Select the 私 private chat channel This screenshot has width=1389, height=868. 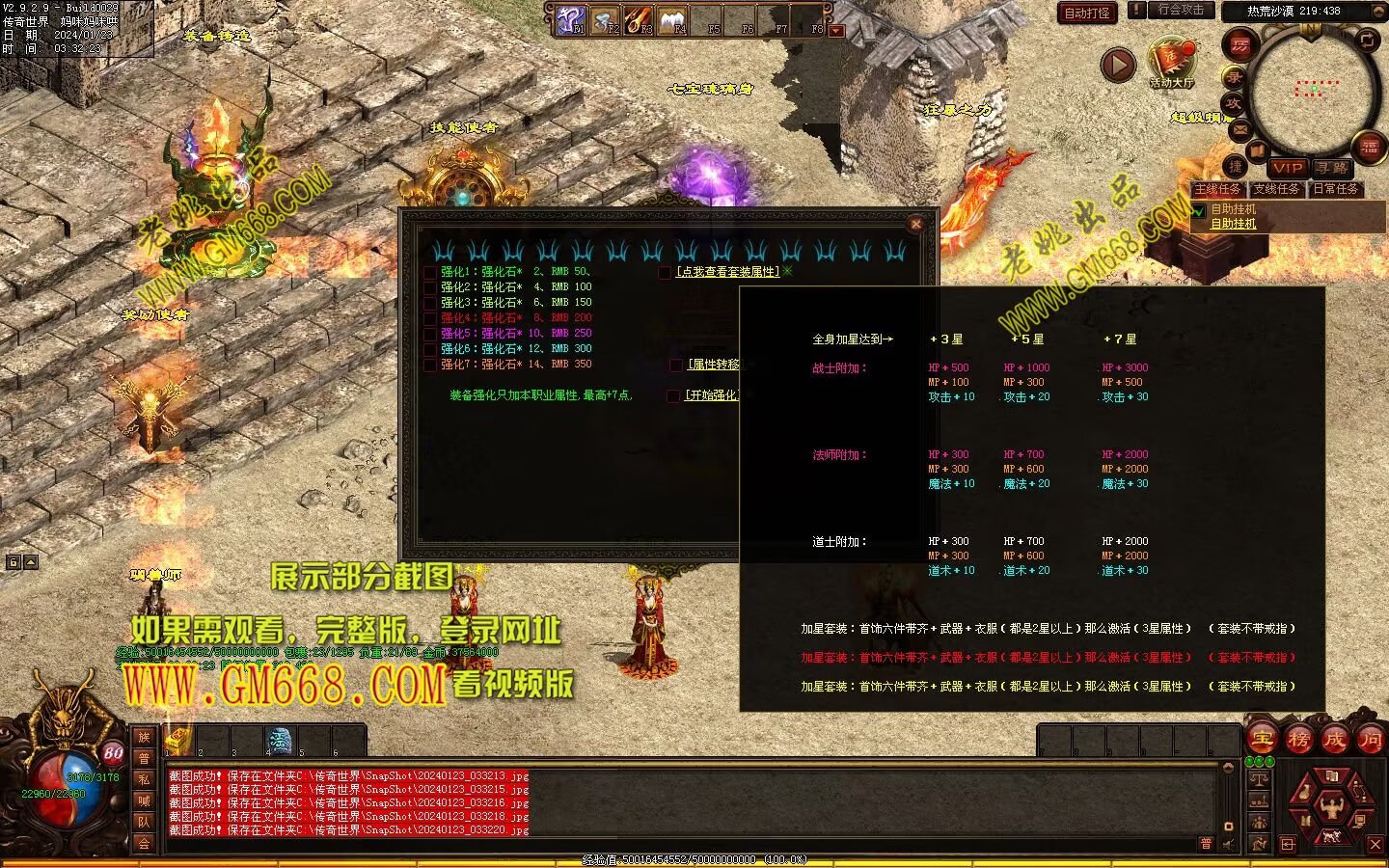[x=144, y=779]
